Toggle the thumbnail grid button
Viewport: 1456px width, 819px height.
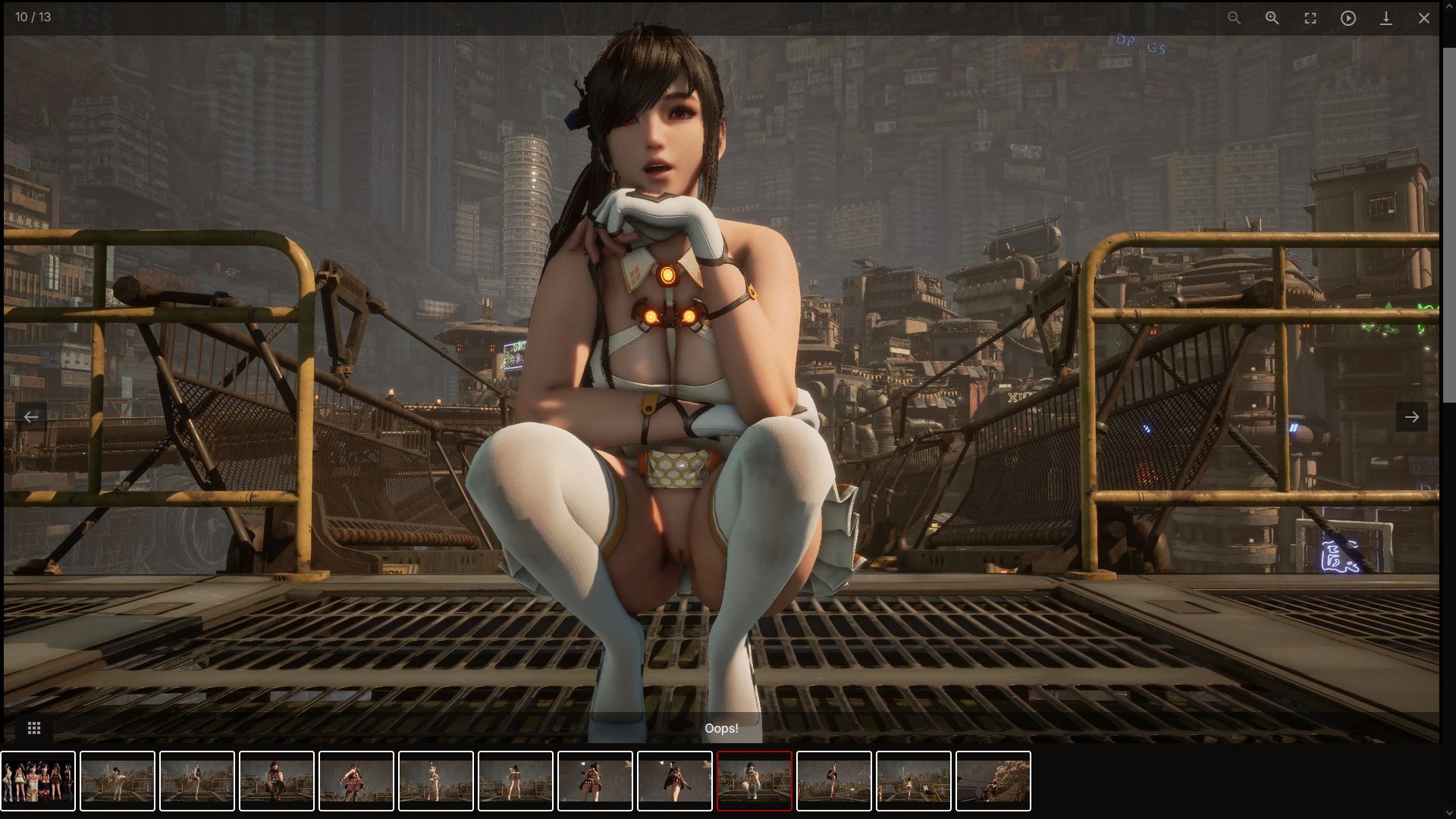(34, 728)
